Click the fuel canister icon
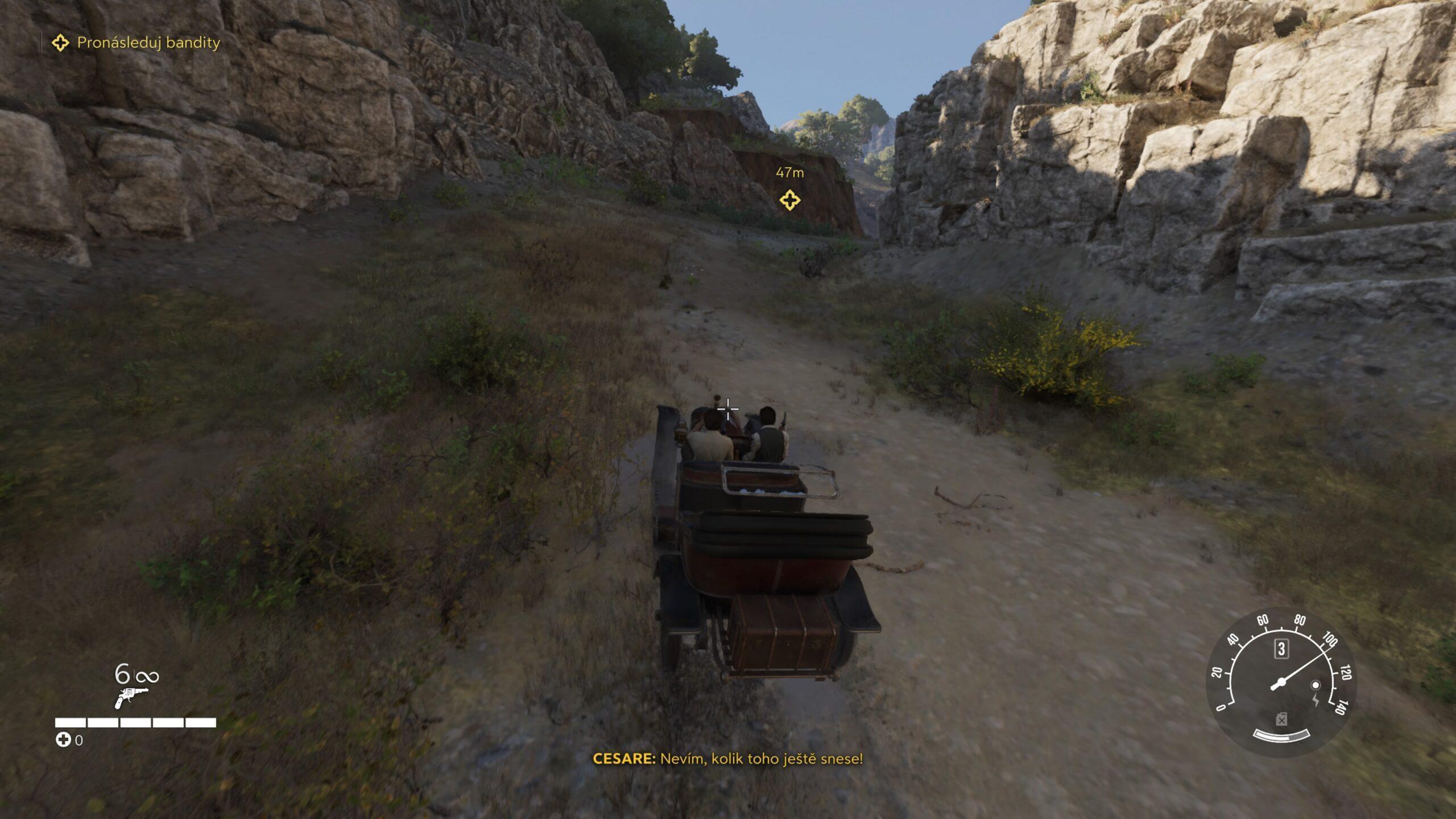Image resolution: width=1456 pixels, height=819 pixels. (x=1281, y=721)
